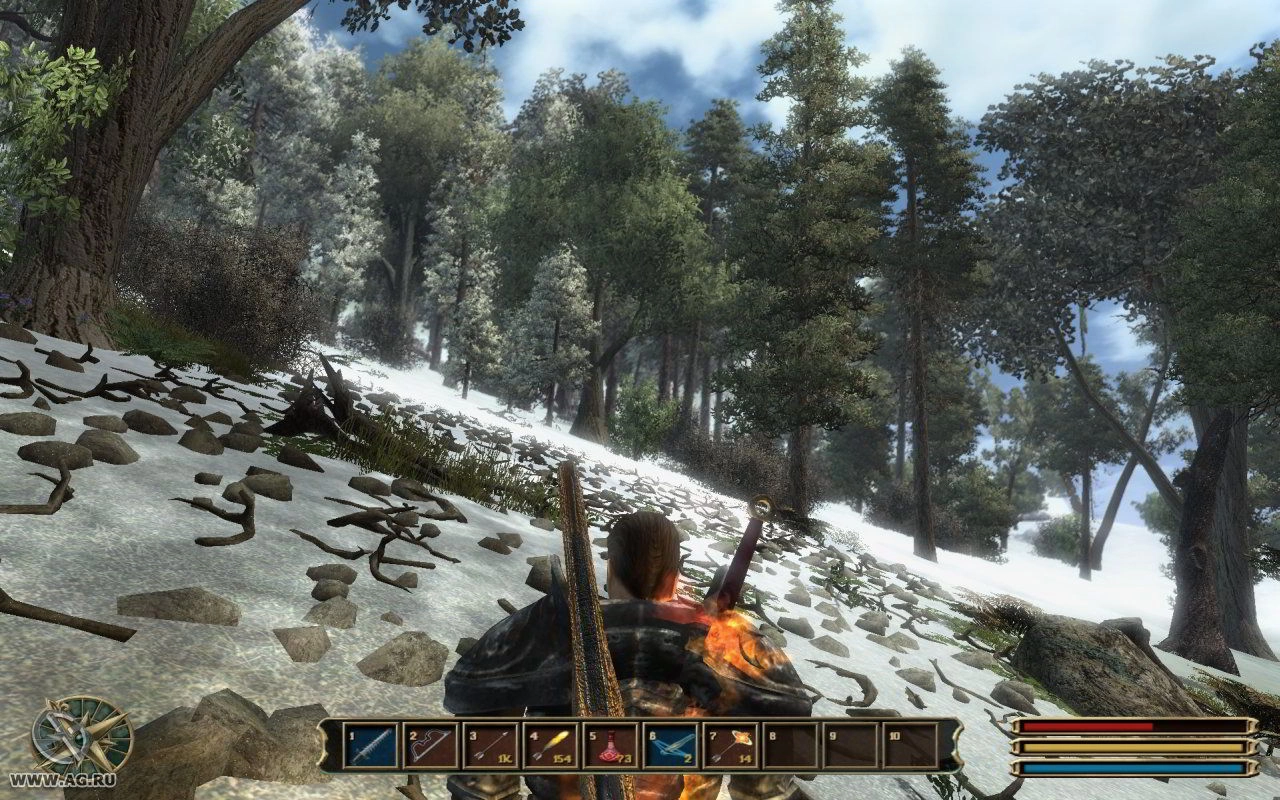Select the explosive arrows stack of 14

(x=731, y=746)
